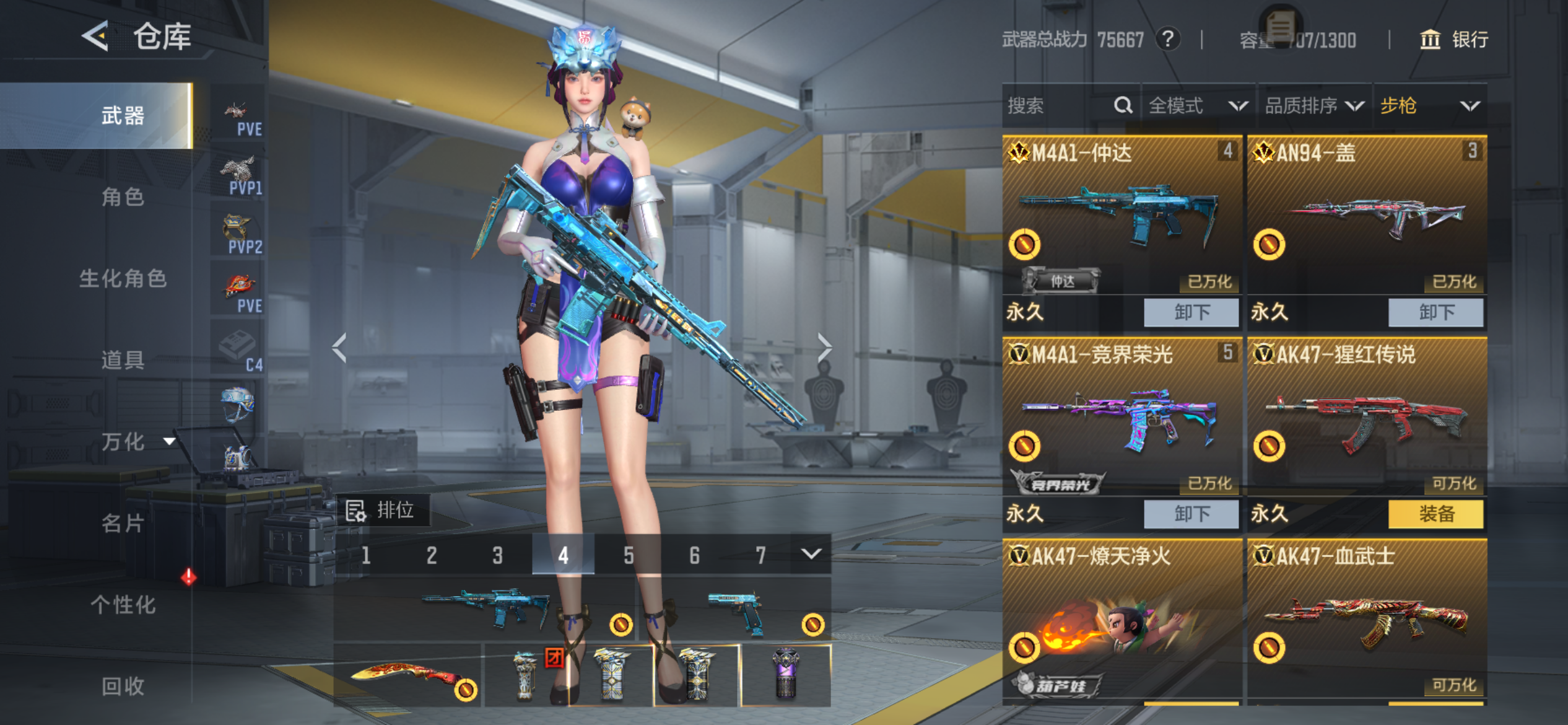The width and height of the screenshot is (1568, 725).
Task: Open the 个性化 personalization category
Action: pos(123,604)
